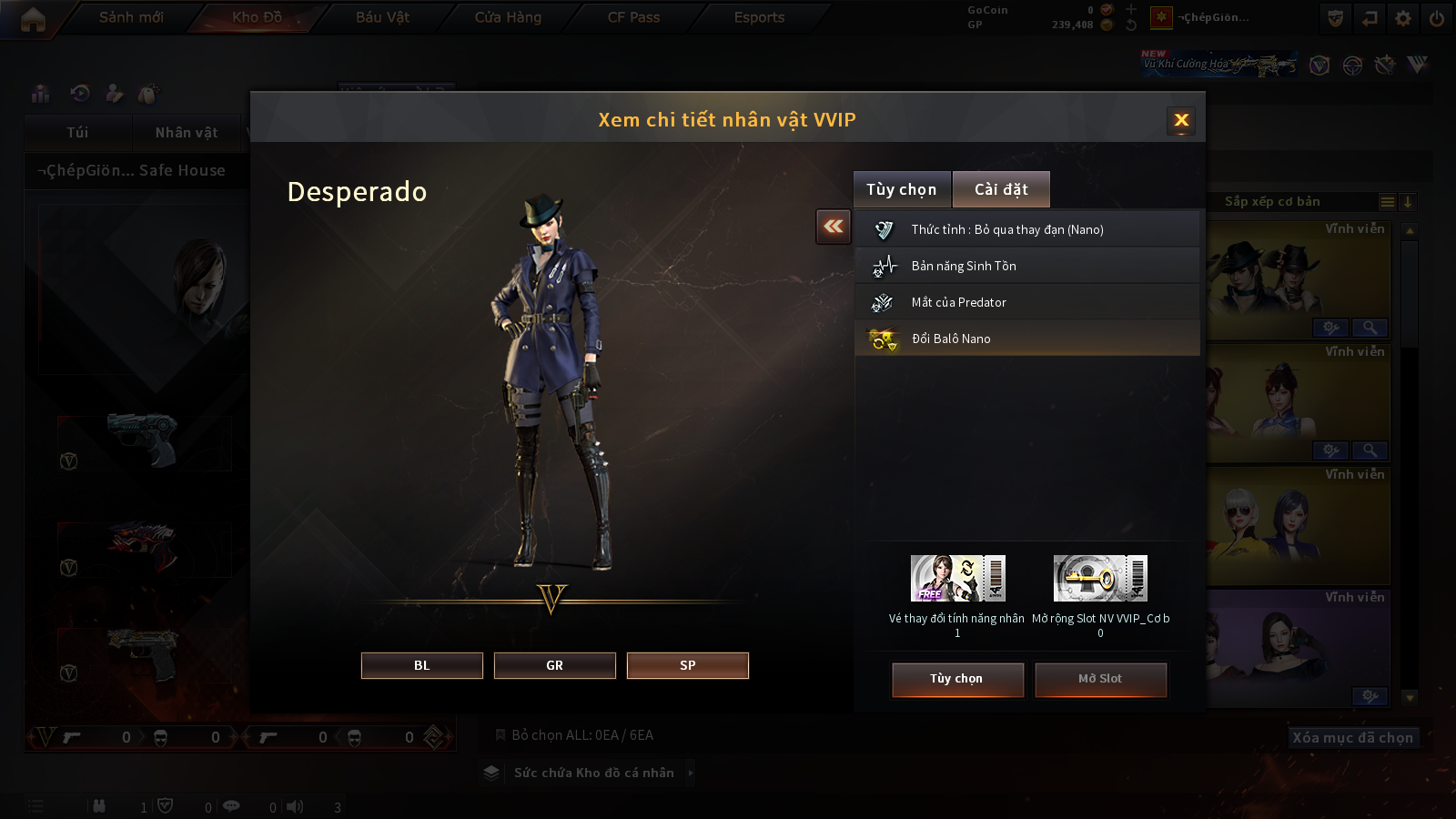The width and height of the screenshot is (1456, 819).
Task: Select the Vé thay đổi tính năng ticket
Action: pos(957,579)
